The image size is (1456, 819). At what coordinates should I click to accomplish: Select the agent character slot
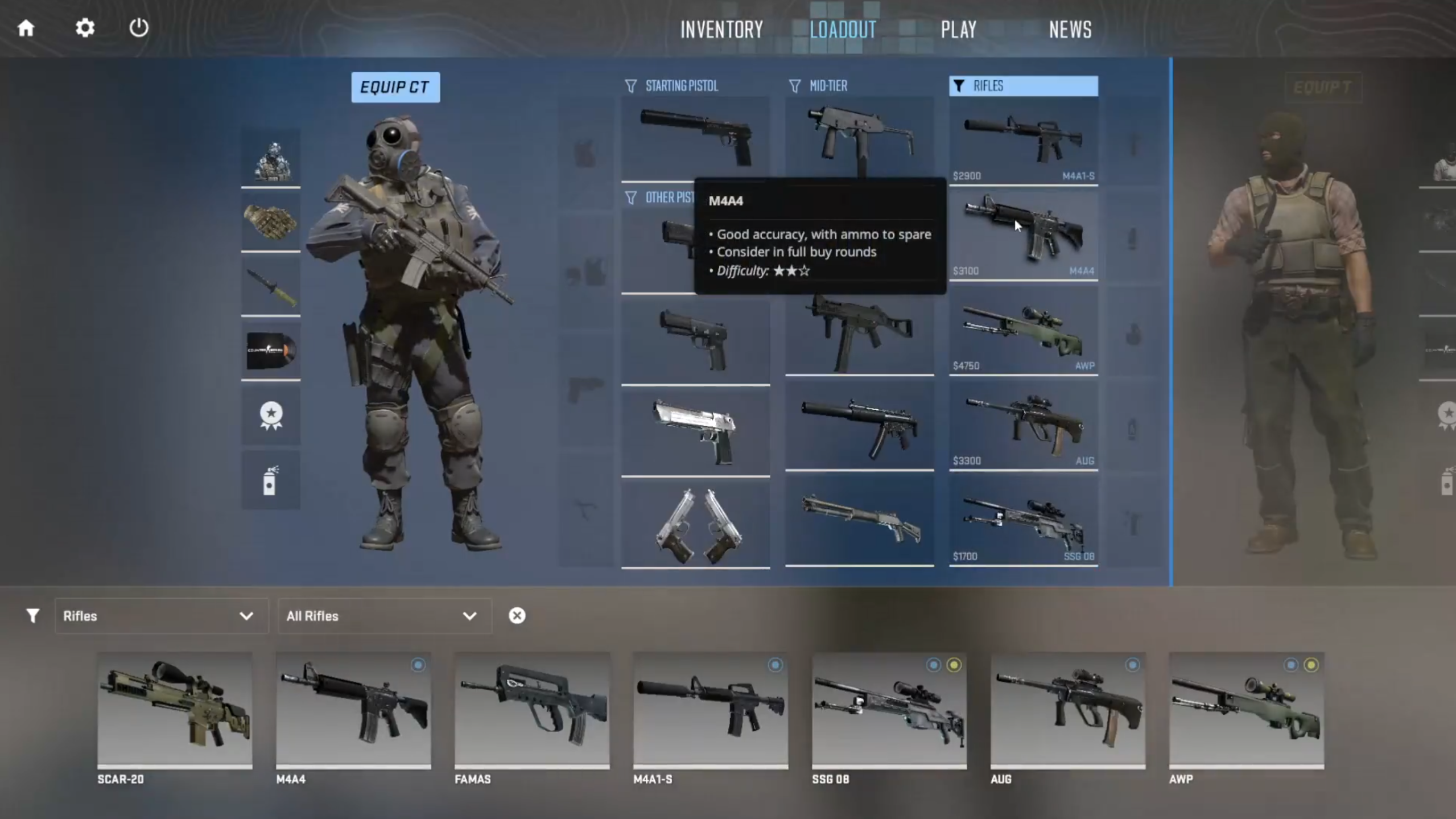pyautogui.click(x=271, y=161)
